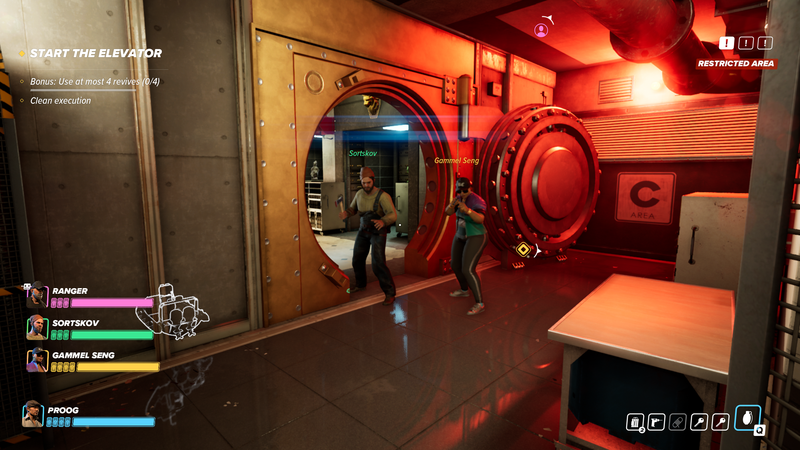Choose Gammel Seng's teammate portrait
The image size is (800, 450).
coord(37,360)
